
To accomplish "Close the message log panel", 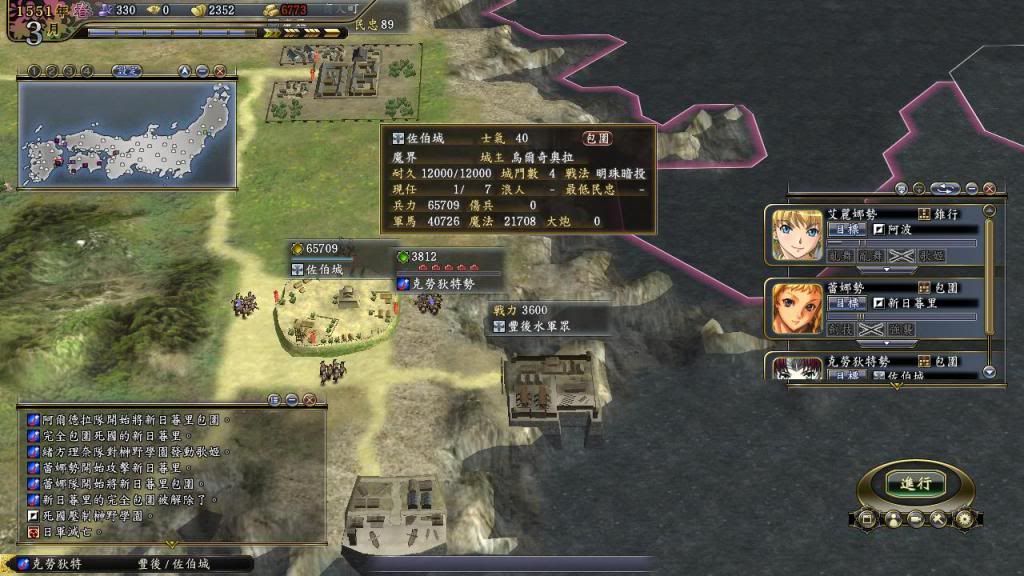I will [x=309, y=399].
